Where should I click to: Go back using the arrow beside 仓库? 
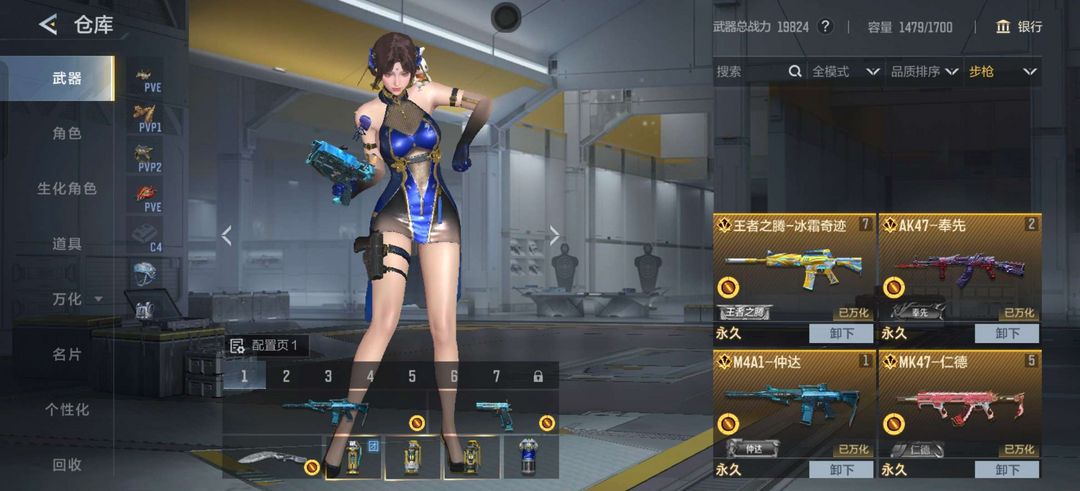point(47,25)
